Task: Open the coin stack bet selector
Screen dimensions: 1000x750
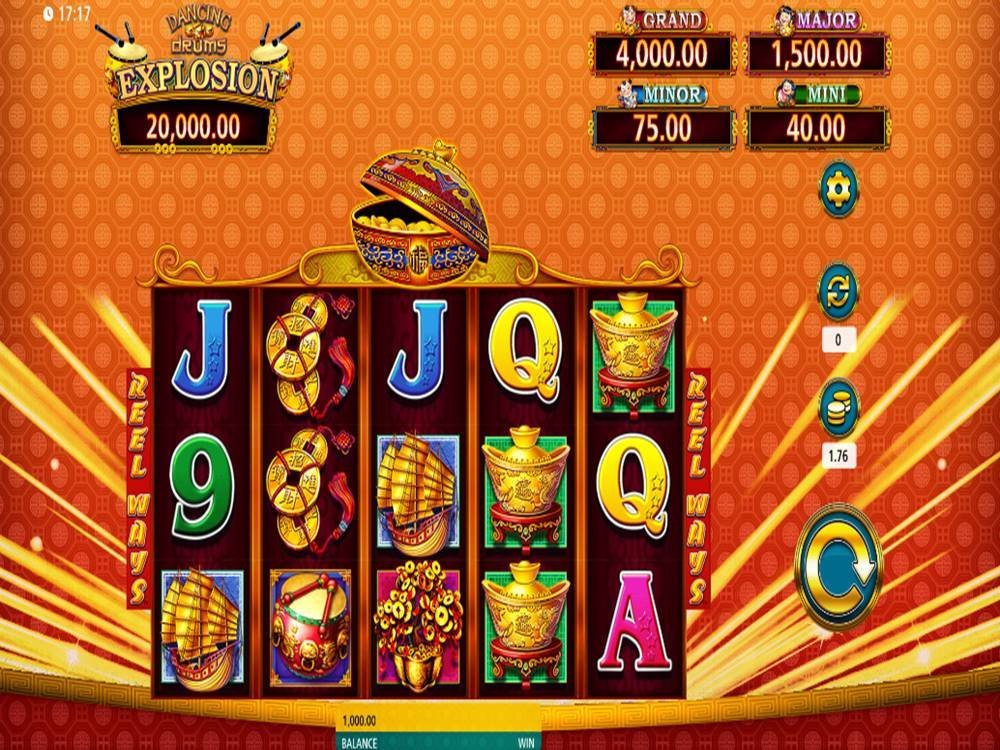Action: tap(838, 407)
